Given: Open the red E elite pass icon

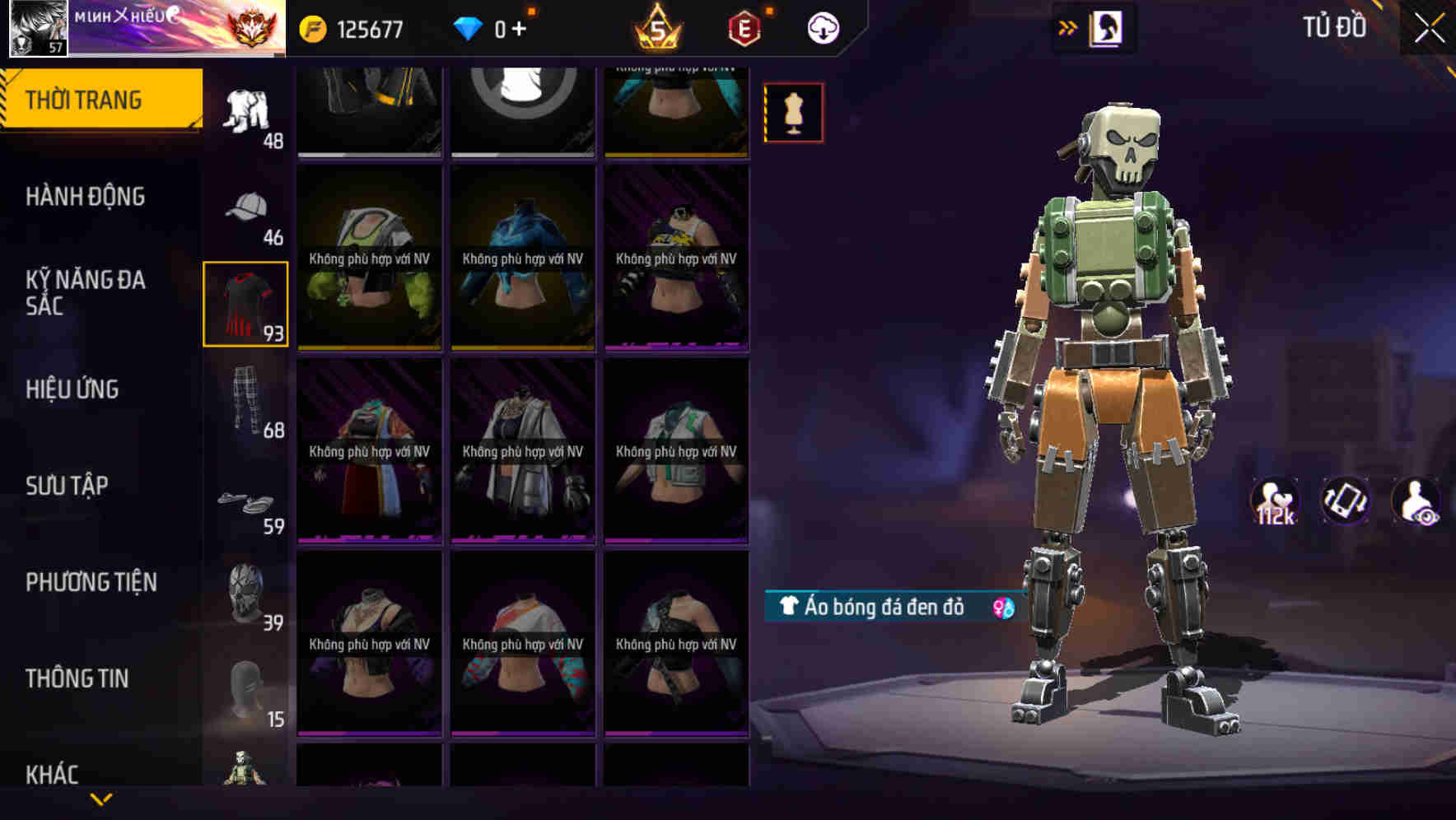Looking at the screenshot, I should (740, 27).
